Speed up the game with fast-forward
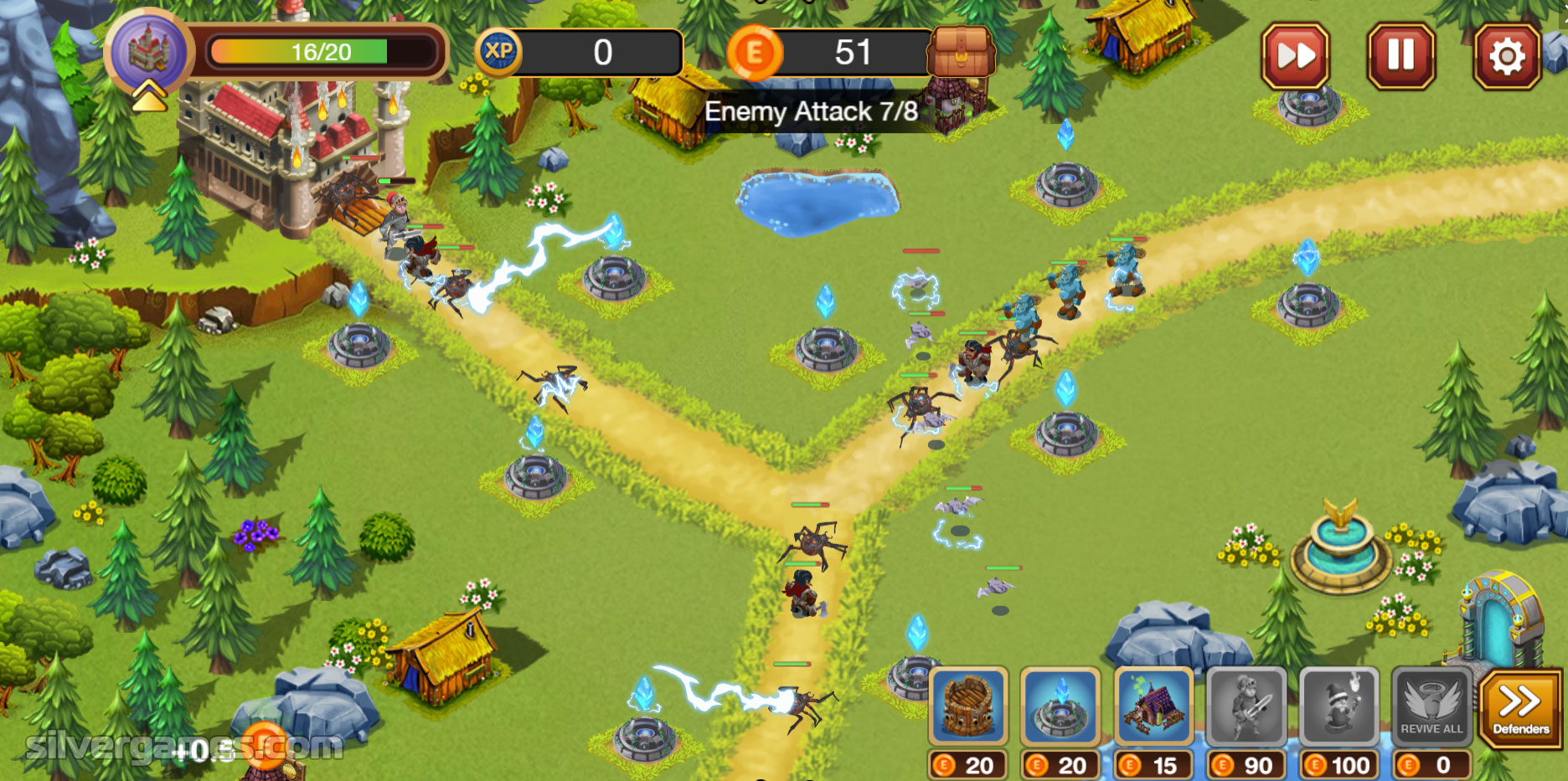 point(1295,56)
